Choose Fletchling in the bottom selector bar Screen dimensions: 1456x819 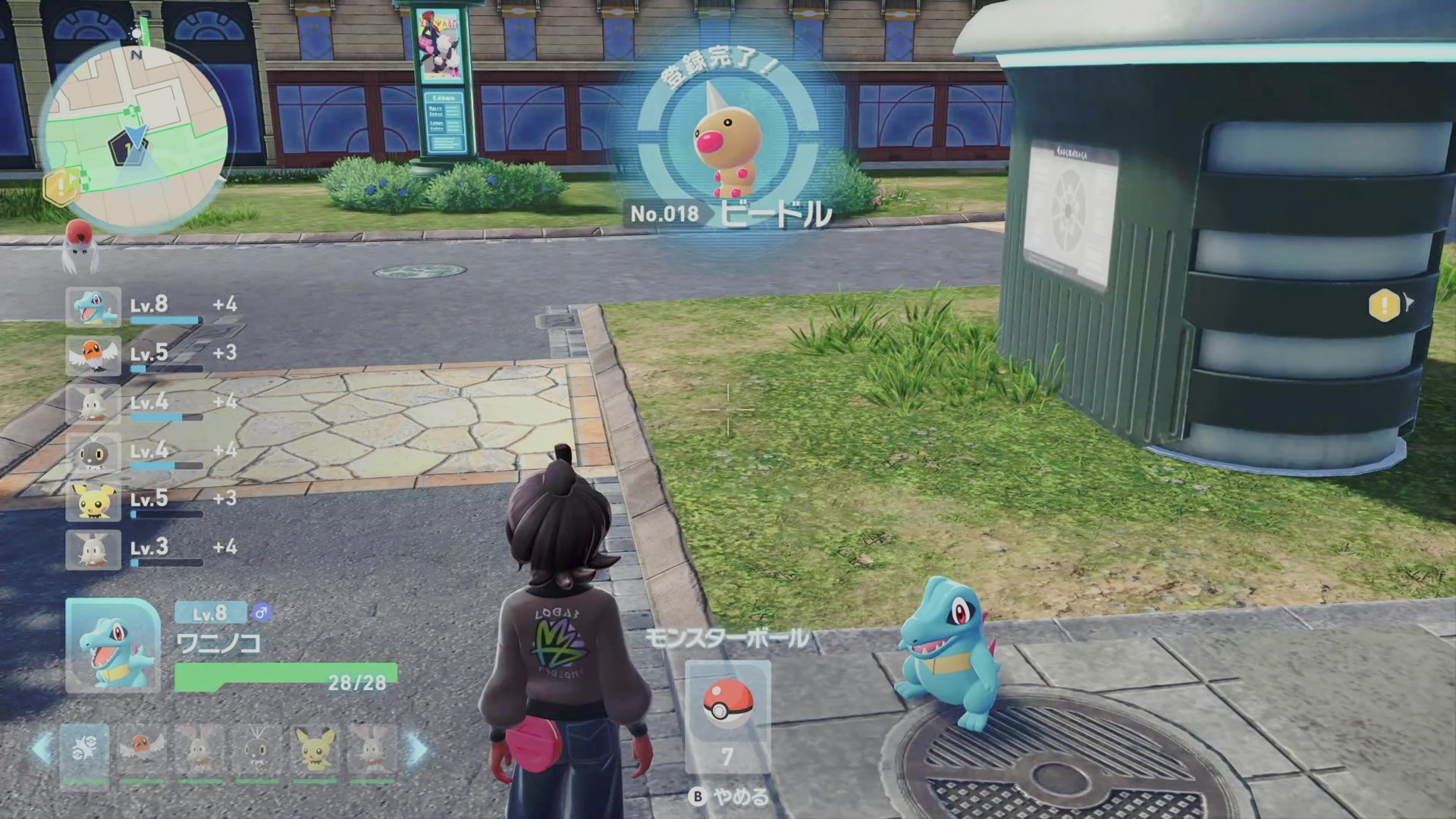click(x=142, y=751)
